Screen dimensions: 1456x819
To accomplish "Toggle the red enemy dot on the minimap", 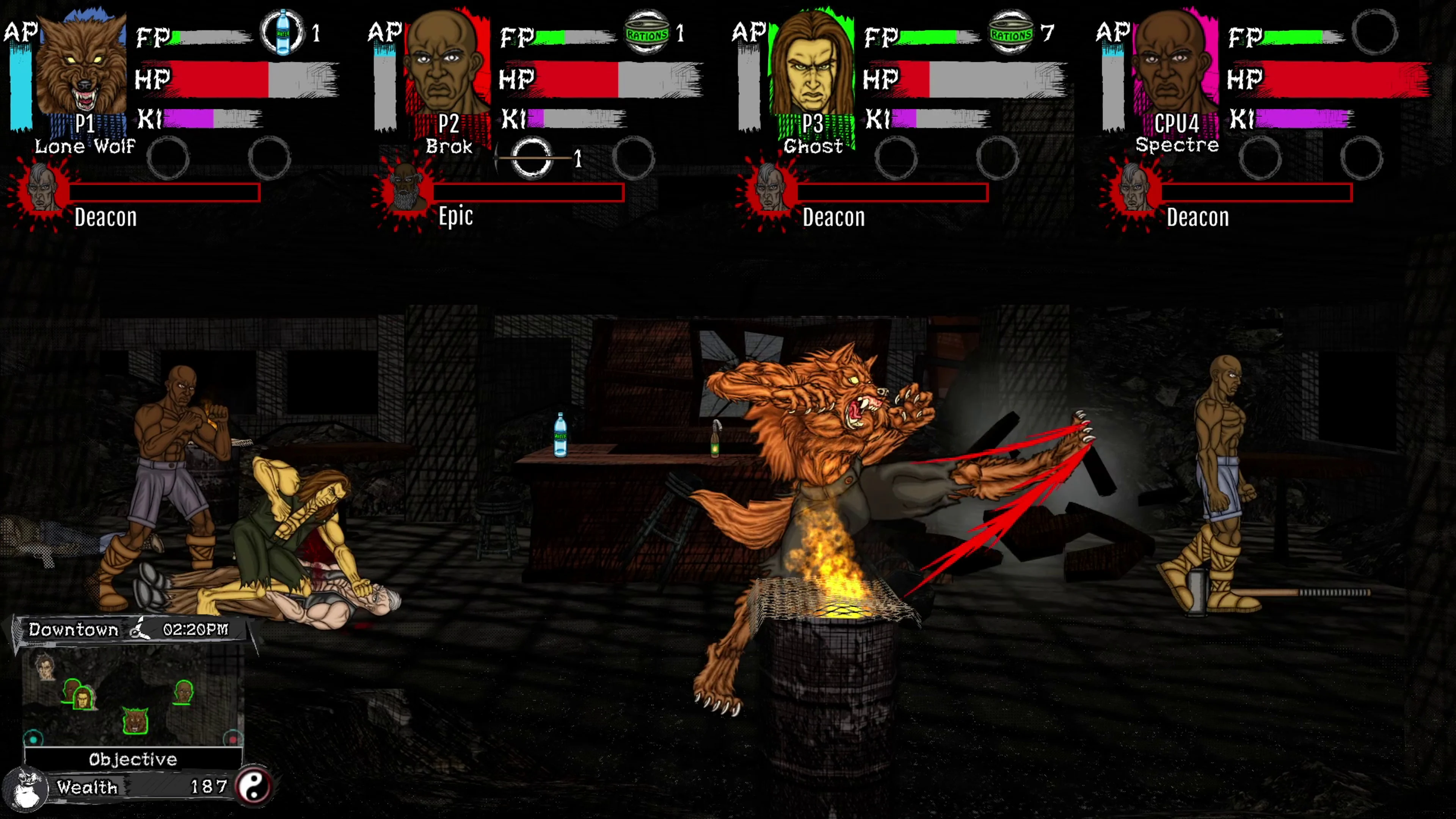I will tap(233, 739).
